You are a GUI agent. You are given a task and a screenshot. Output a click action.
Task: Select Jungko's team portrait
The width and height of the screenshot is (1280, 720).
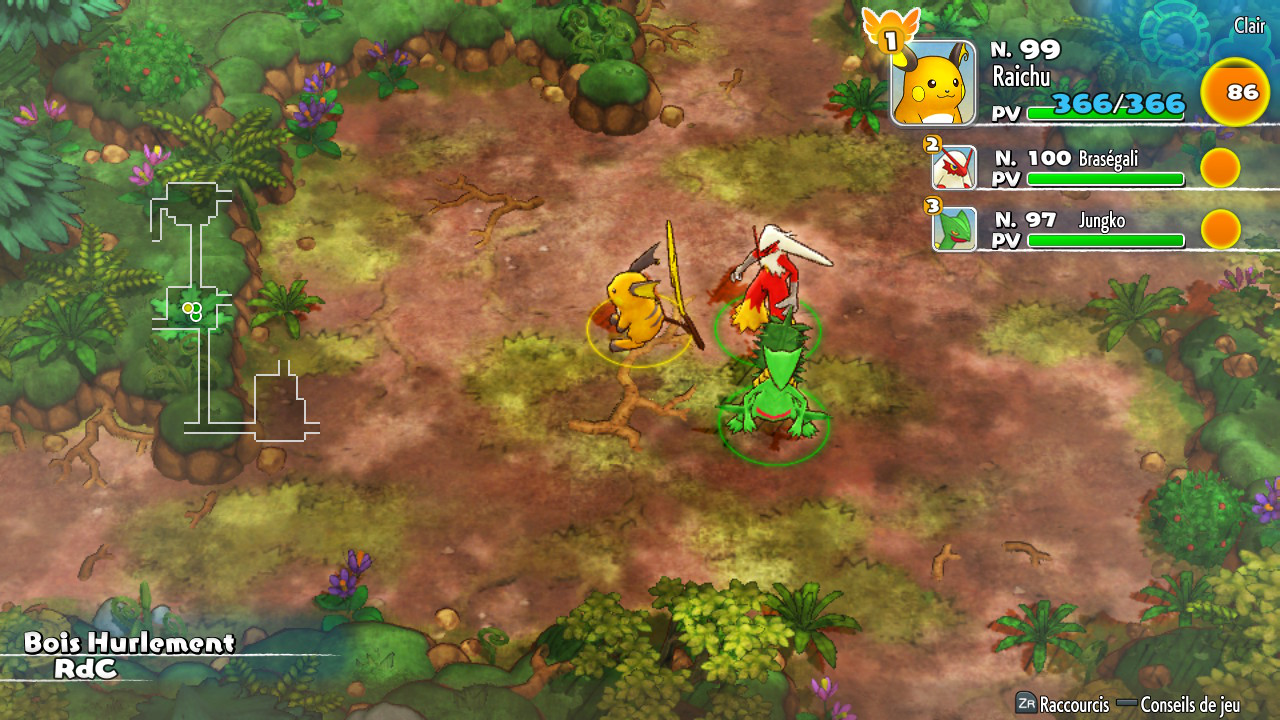954,229
